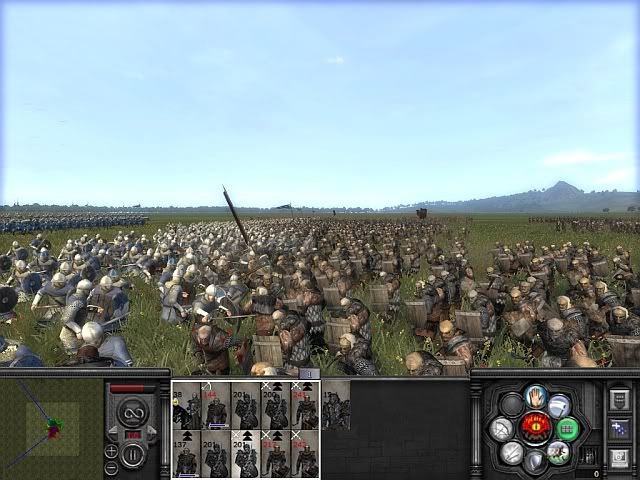The height and width of the screenshot is (480, 640).
Task: Order halt with the open hand icon
Action: tap(537, 397)
